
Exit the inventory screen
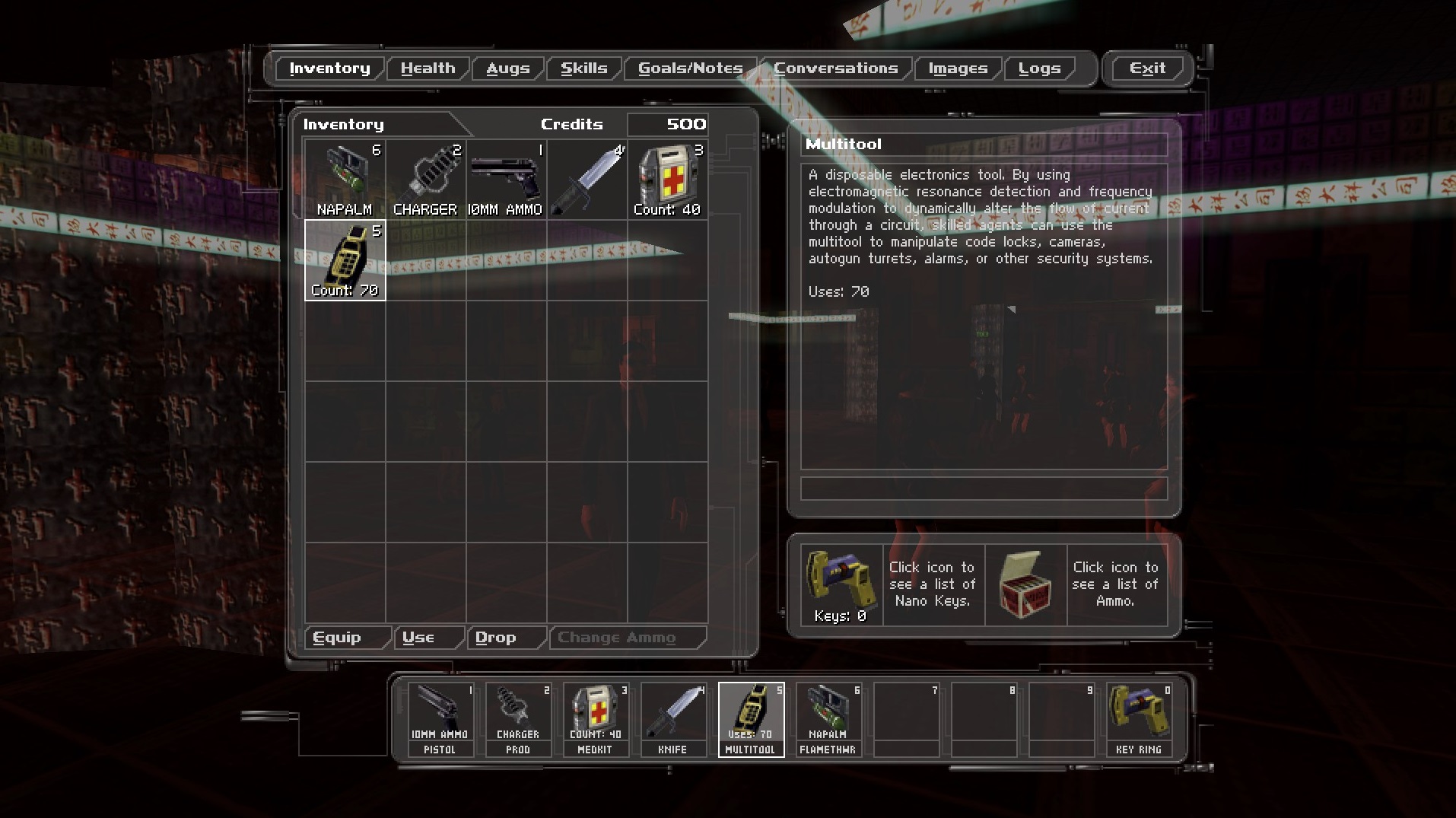coord(1147,68)
